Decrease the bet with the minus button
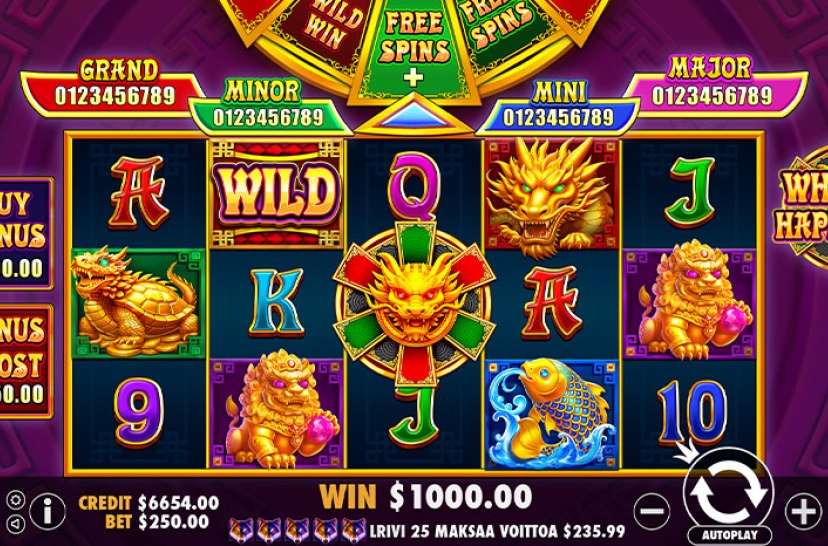The width and height of the screenshot is (828, 546). click(x=652, y=510)
